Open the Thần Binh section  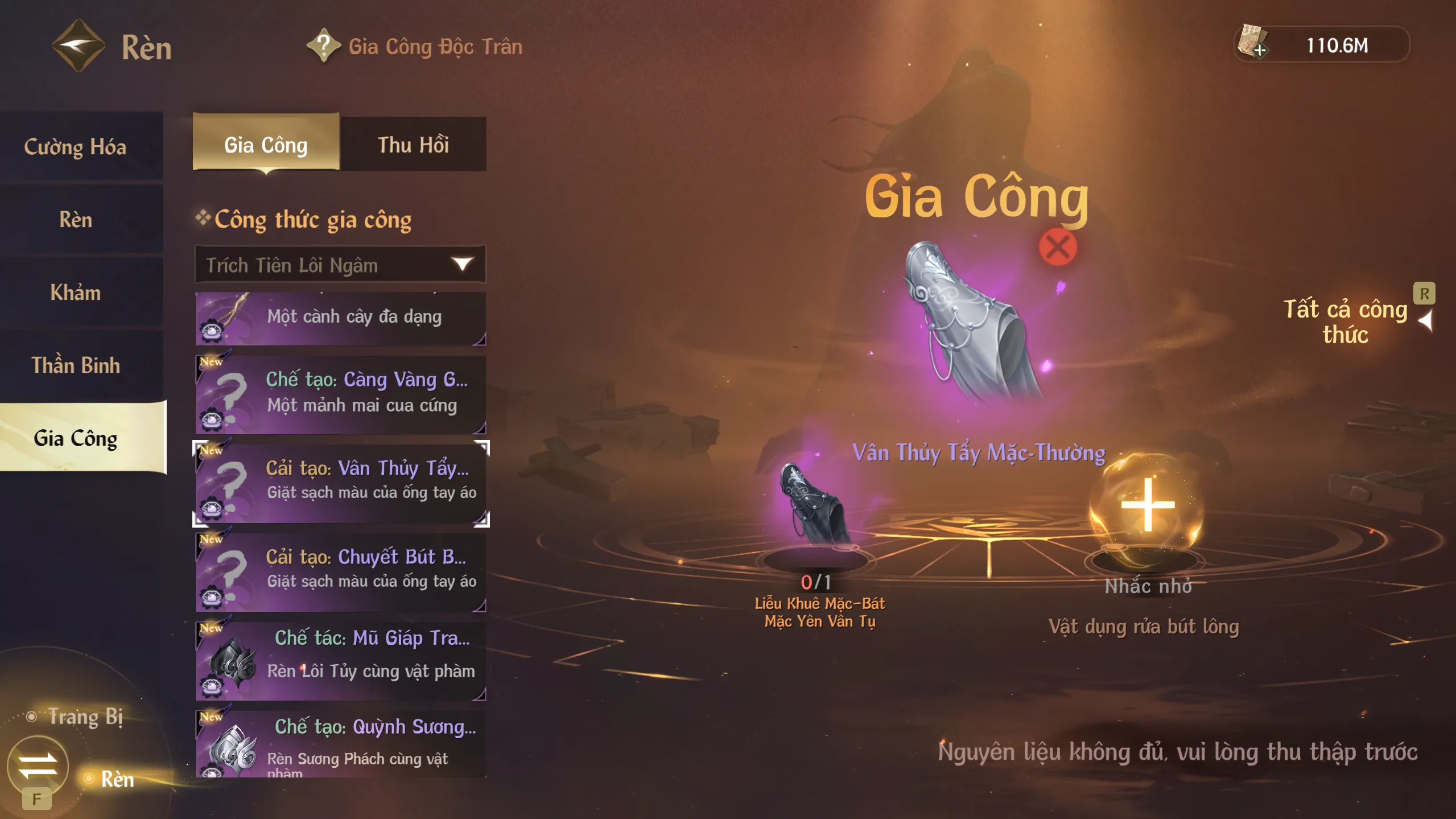coord(76,365)
